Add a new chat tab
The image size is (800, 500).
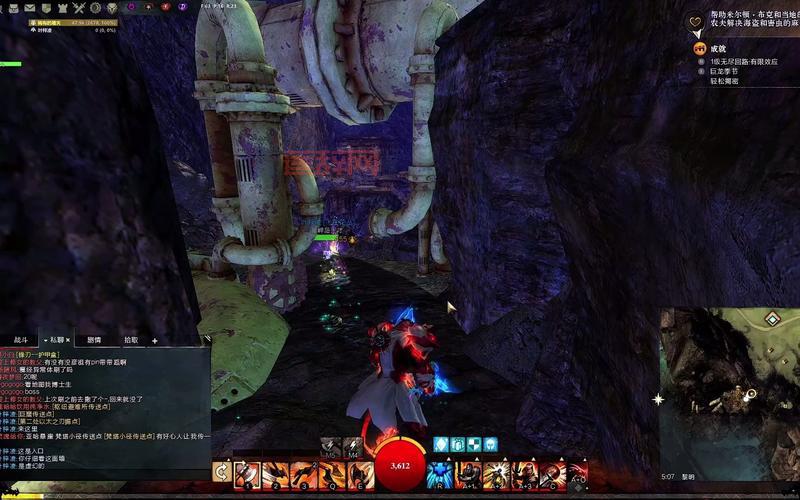coord(155,340)
